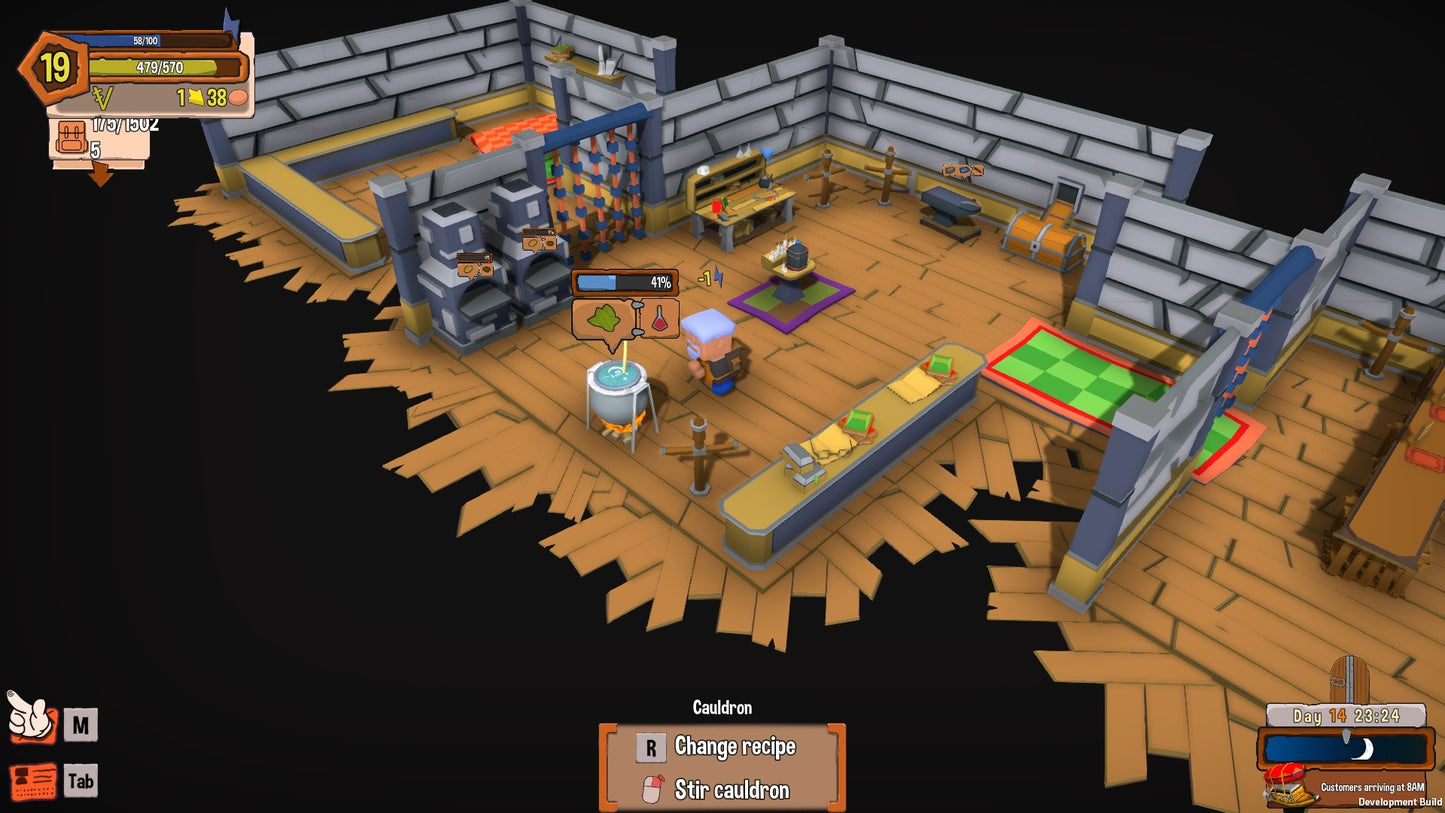Click the green leaf ingredient in the recipe bubble
Viewport: 1445px width, 813px height.
click(x=603, y=319)
